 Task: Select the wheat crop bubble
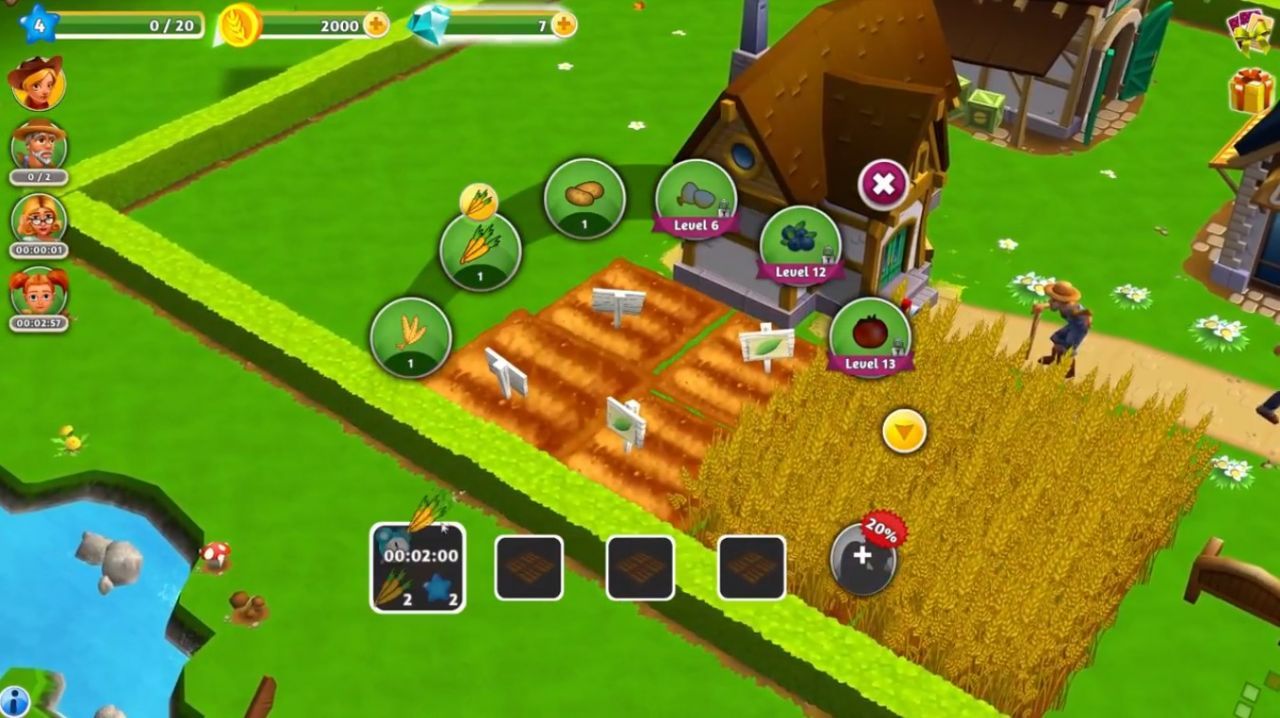410,337
